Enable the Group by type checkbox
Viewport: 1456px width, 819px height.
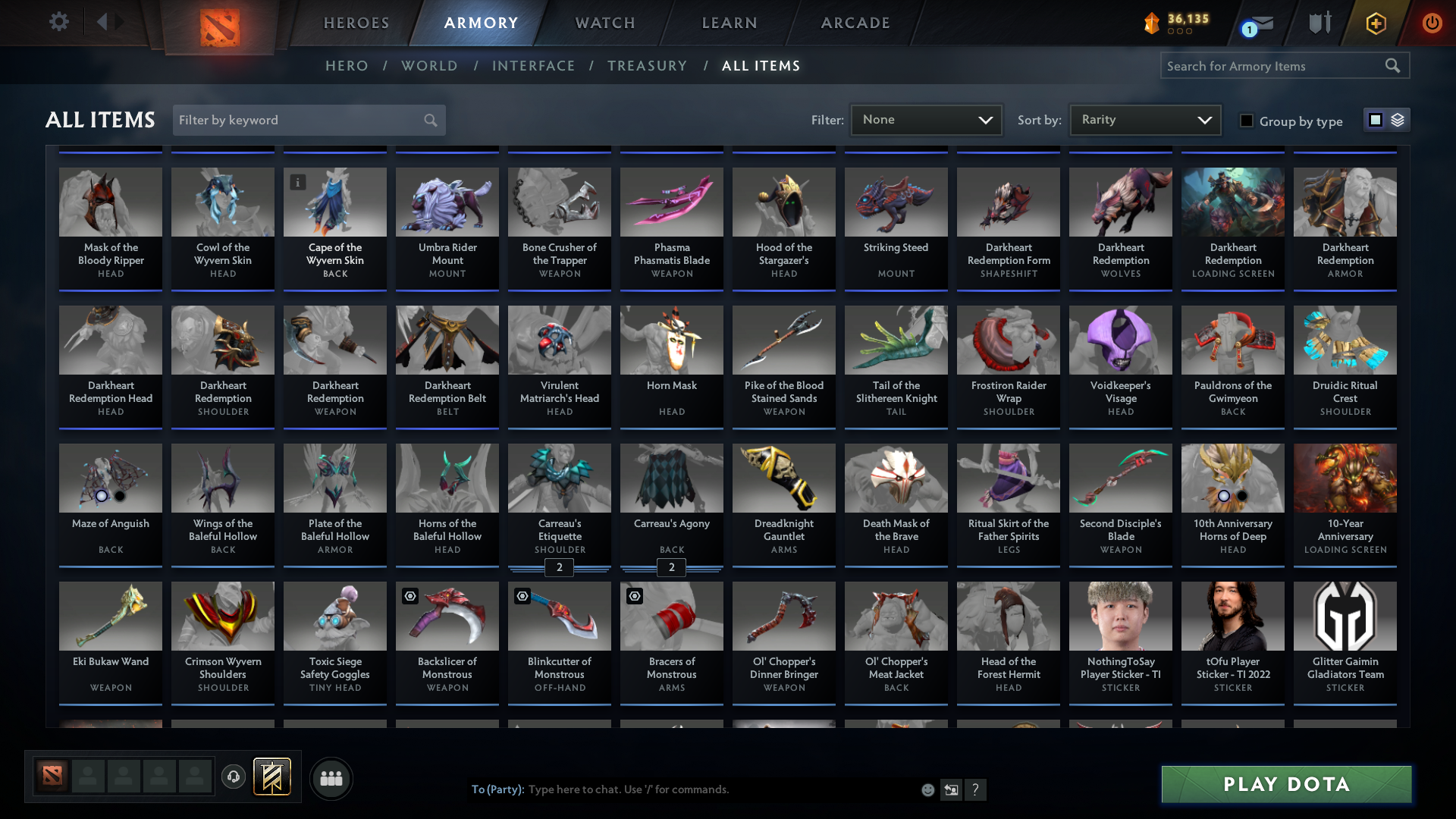1246,120
